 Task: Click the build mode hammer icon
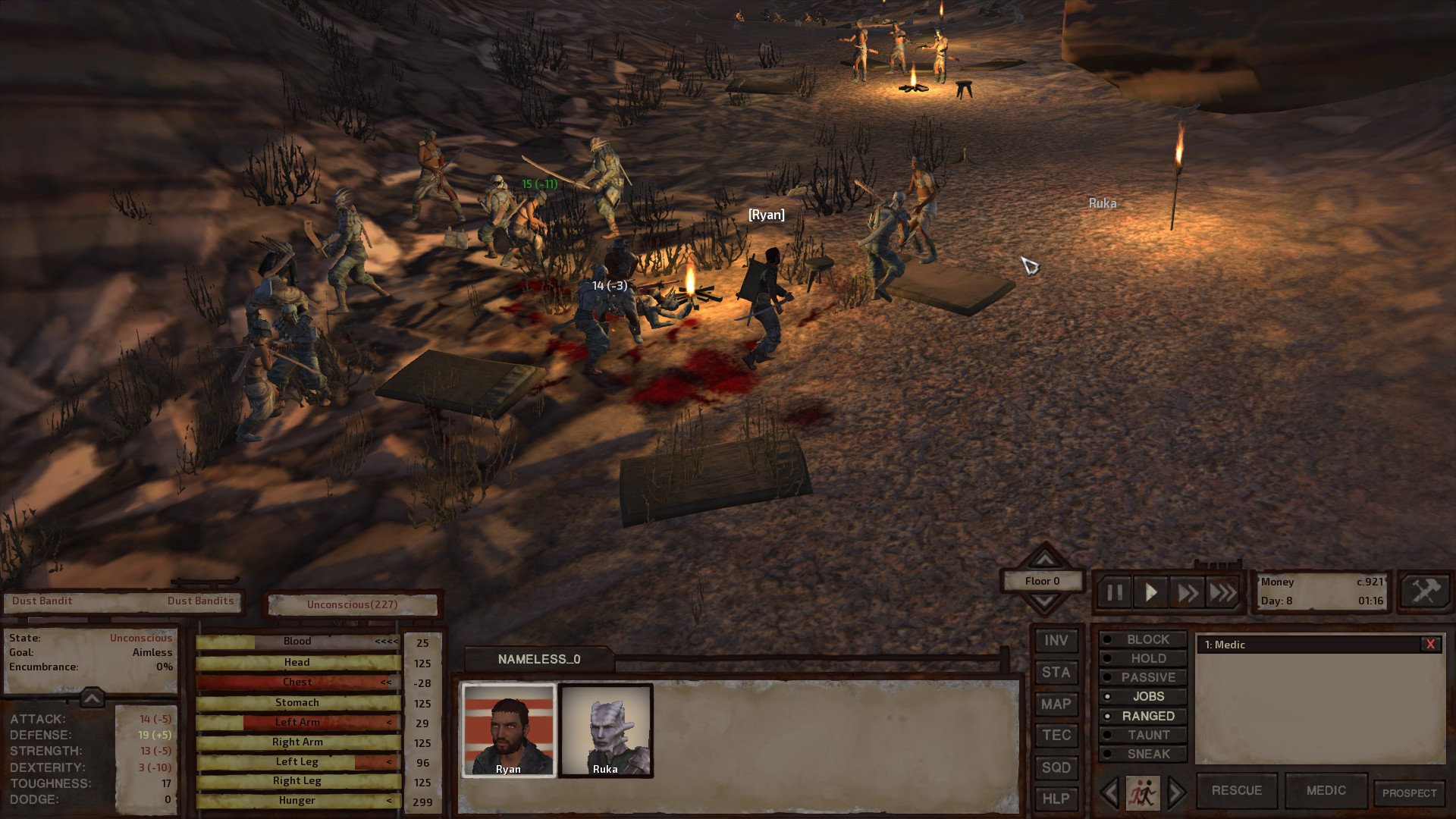point(1424,591)
